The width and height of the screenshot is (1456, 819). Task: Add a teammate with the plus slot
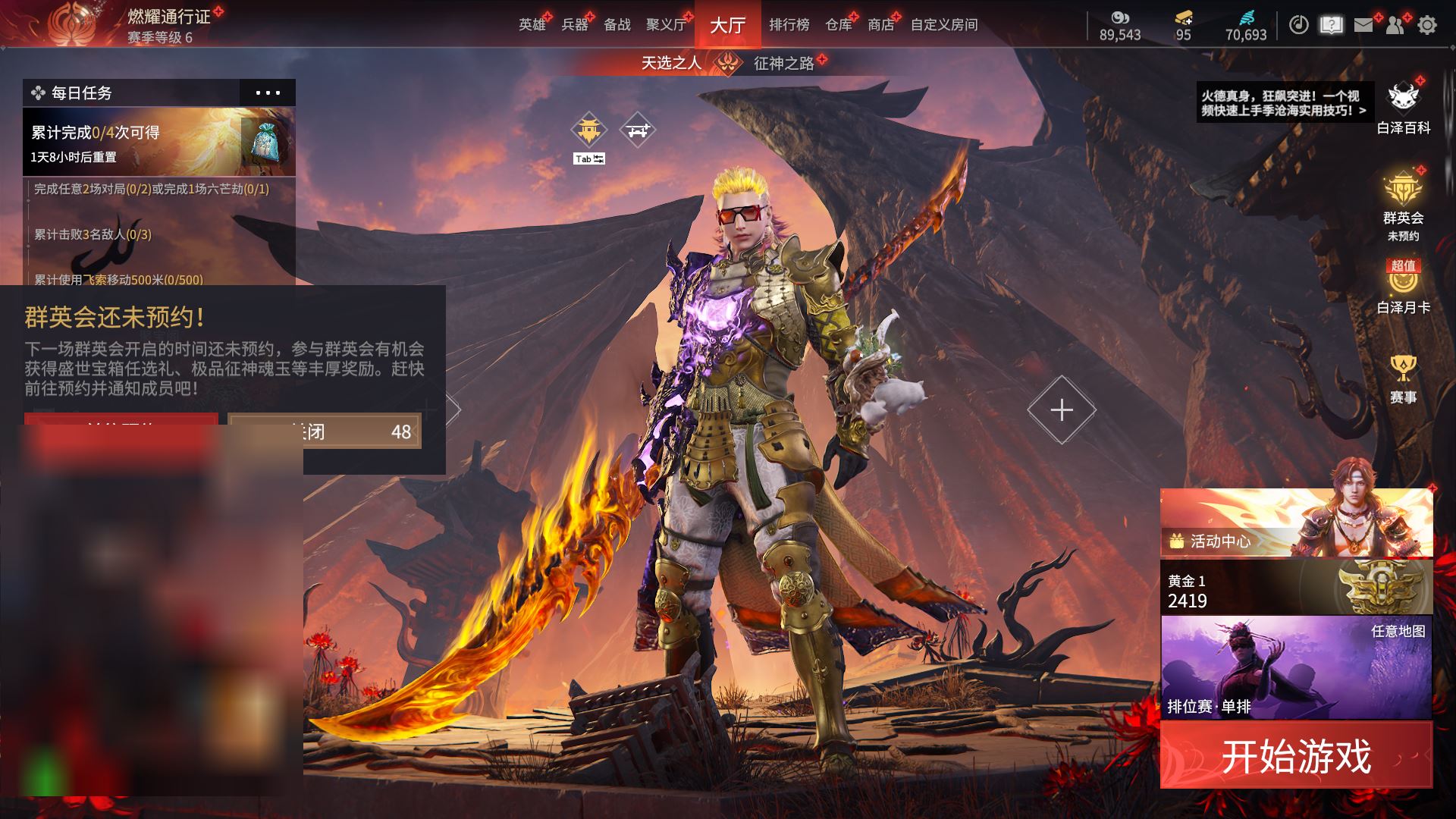(x=1062, y=409)
